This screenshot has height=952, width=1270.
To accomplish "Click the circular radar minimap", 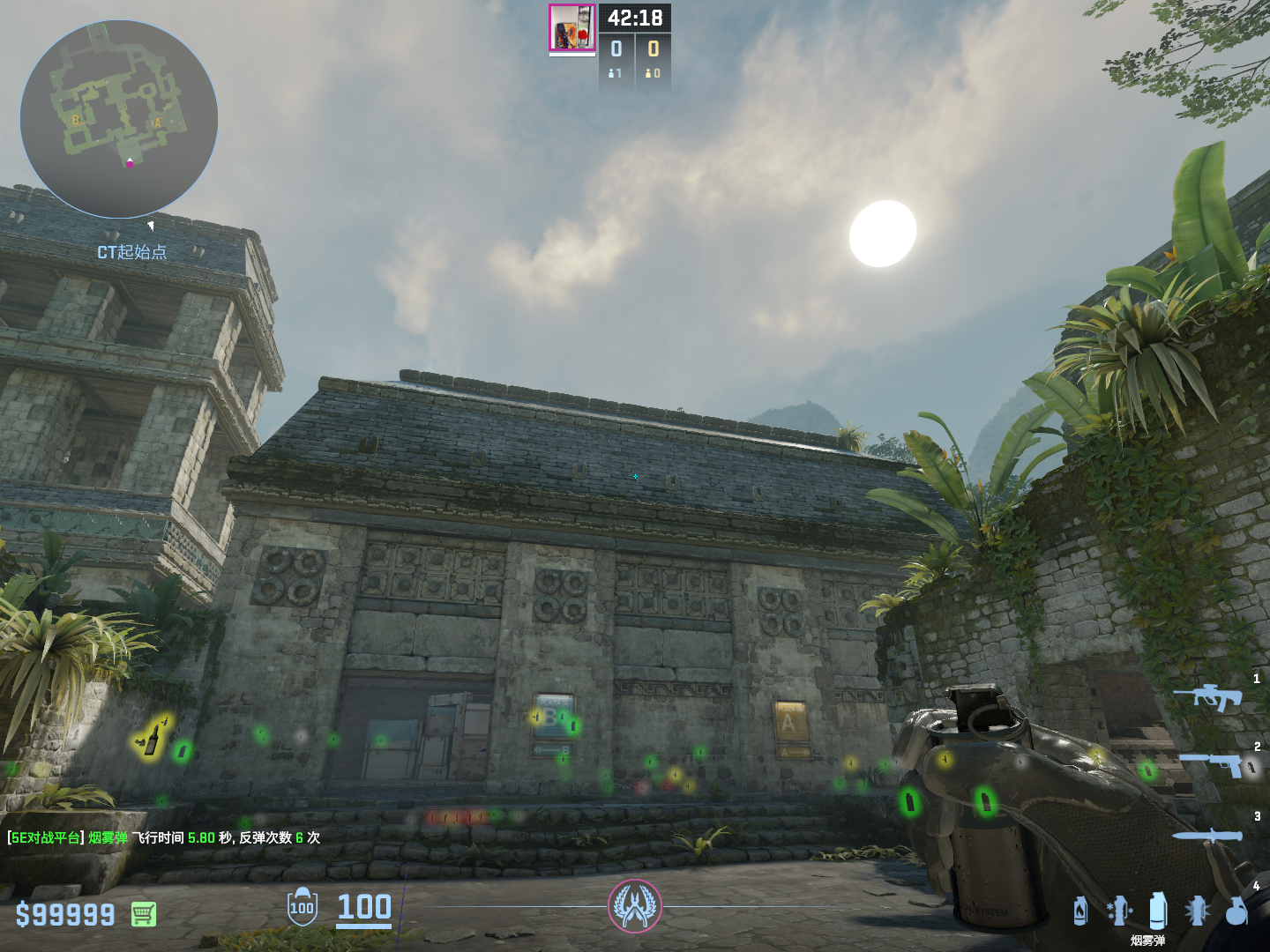I will tap(119, 119).
